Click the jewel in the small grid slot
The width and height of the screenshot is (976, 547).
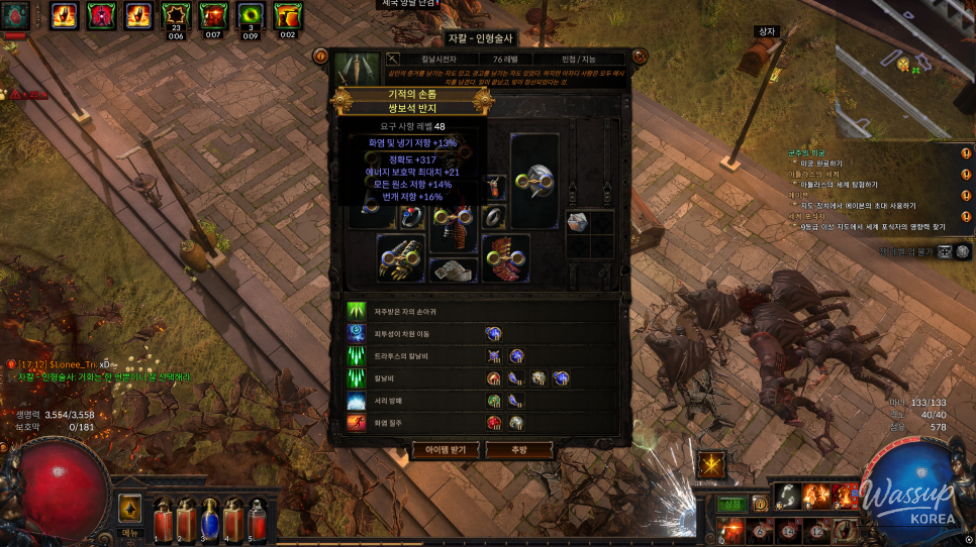tap(577, 222)
